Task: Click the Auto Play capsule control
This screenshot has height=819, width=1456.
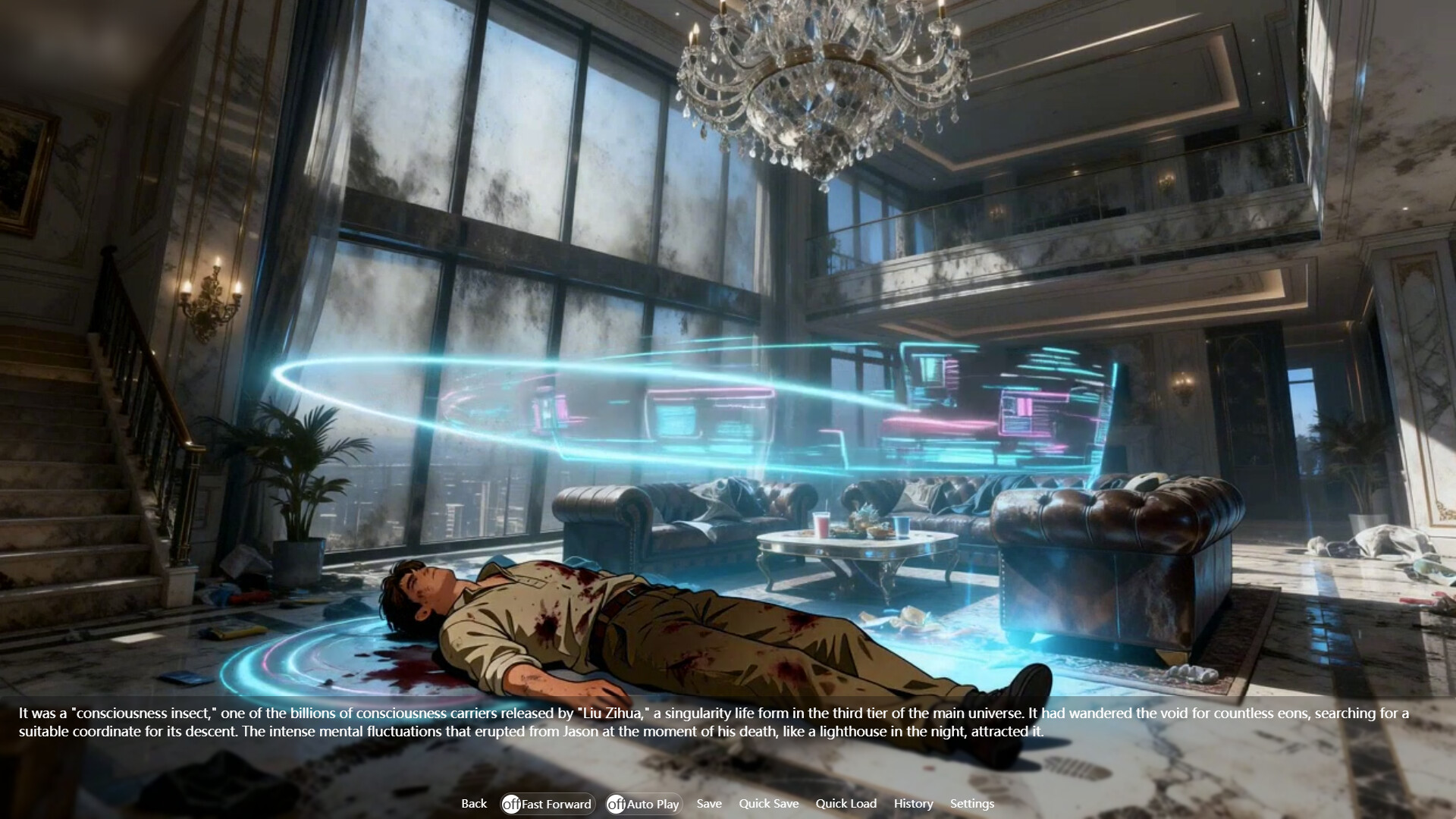Action: click(x=643, y=804)
